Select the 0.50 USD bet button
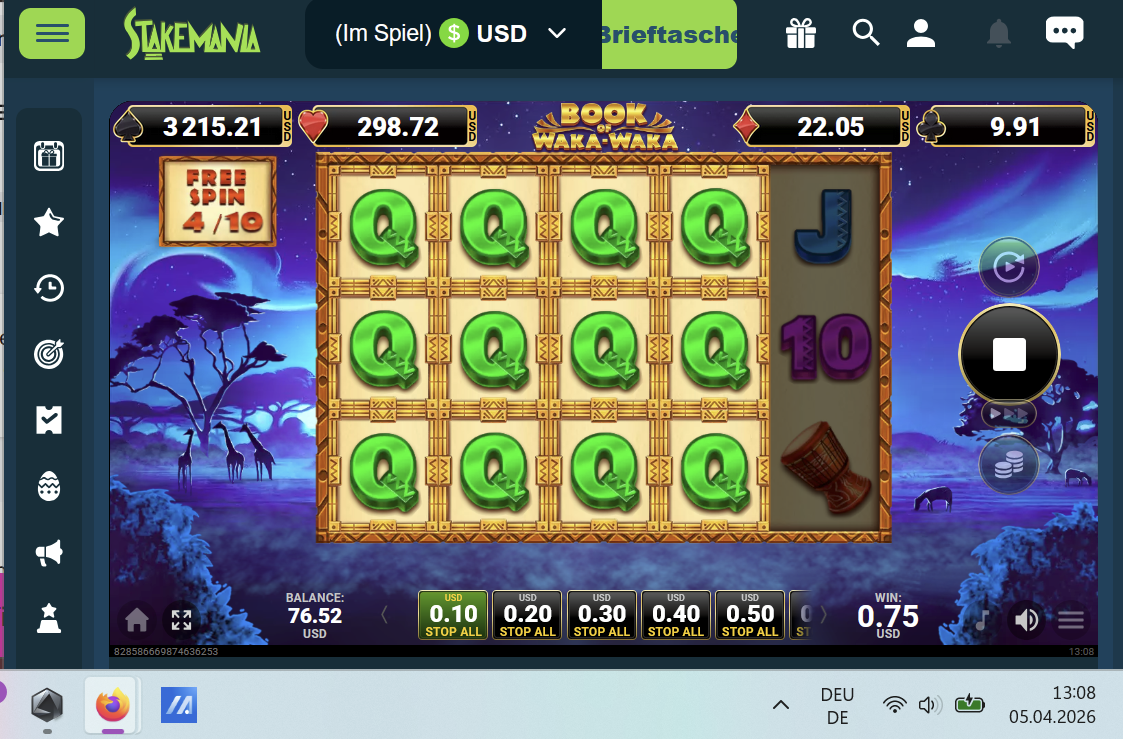 tap(749, 615)
